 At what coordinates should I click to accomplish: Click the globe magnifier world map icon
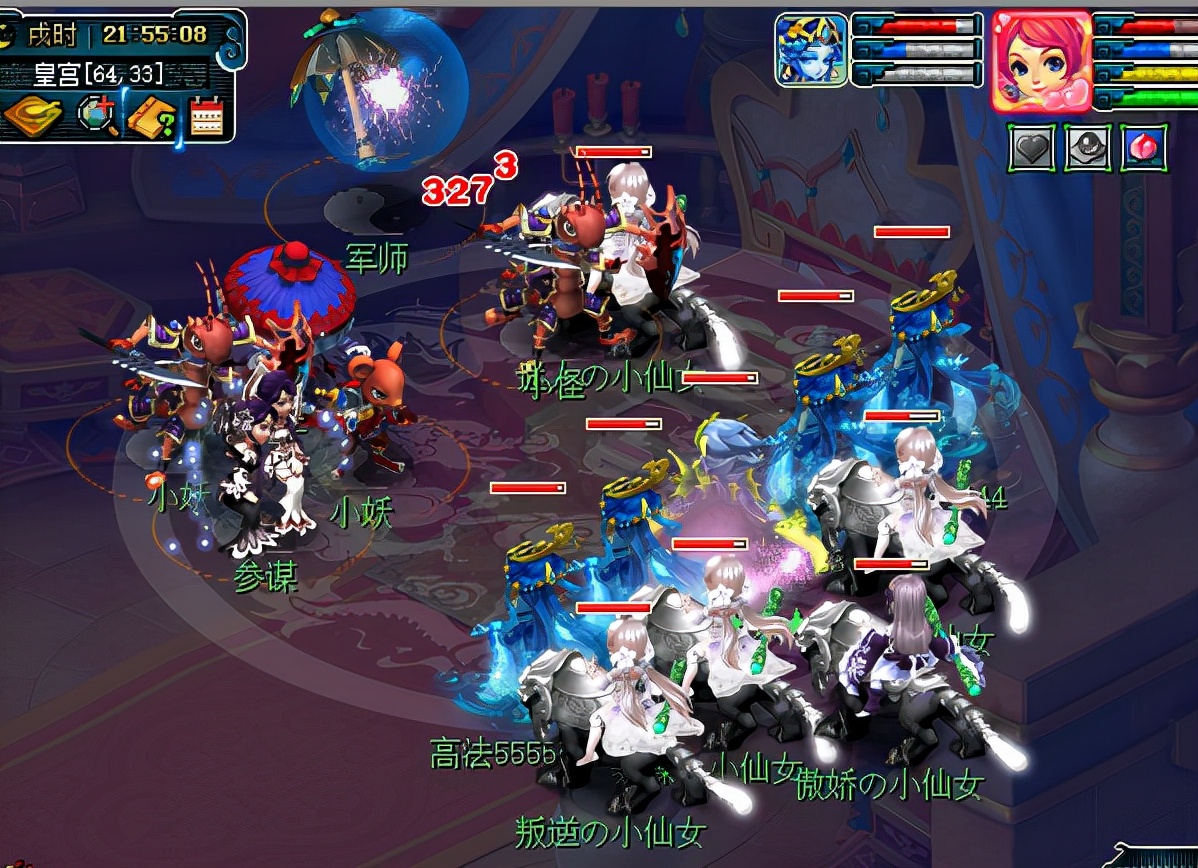tap(98, 116)
